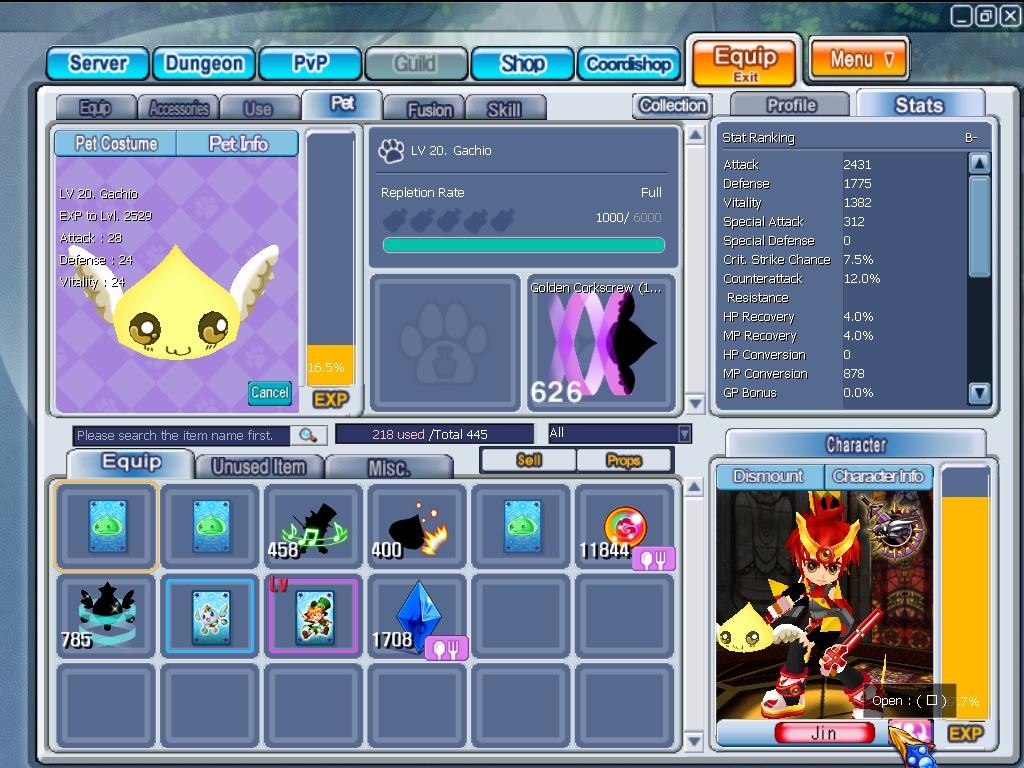This screenshot has width=1024, height=768.
Task: Open the PvP menu
Action: coord(310,64)
